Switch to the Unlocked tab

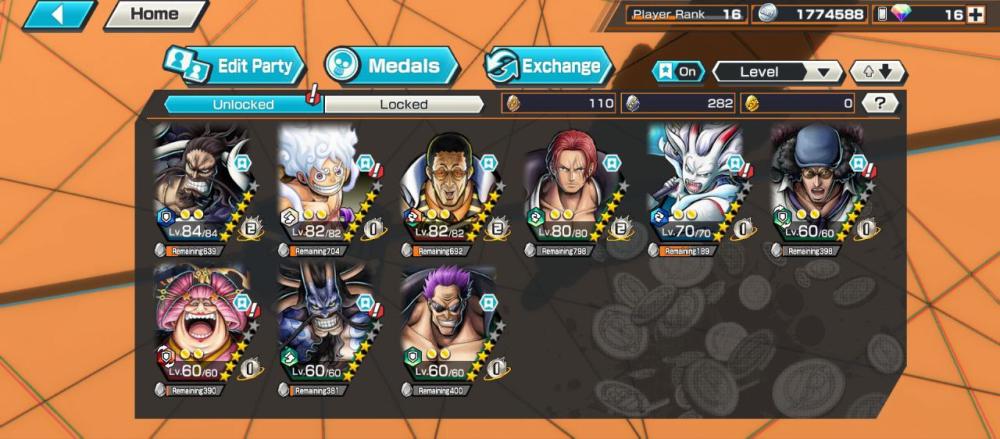[243, 104]
